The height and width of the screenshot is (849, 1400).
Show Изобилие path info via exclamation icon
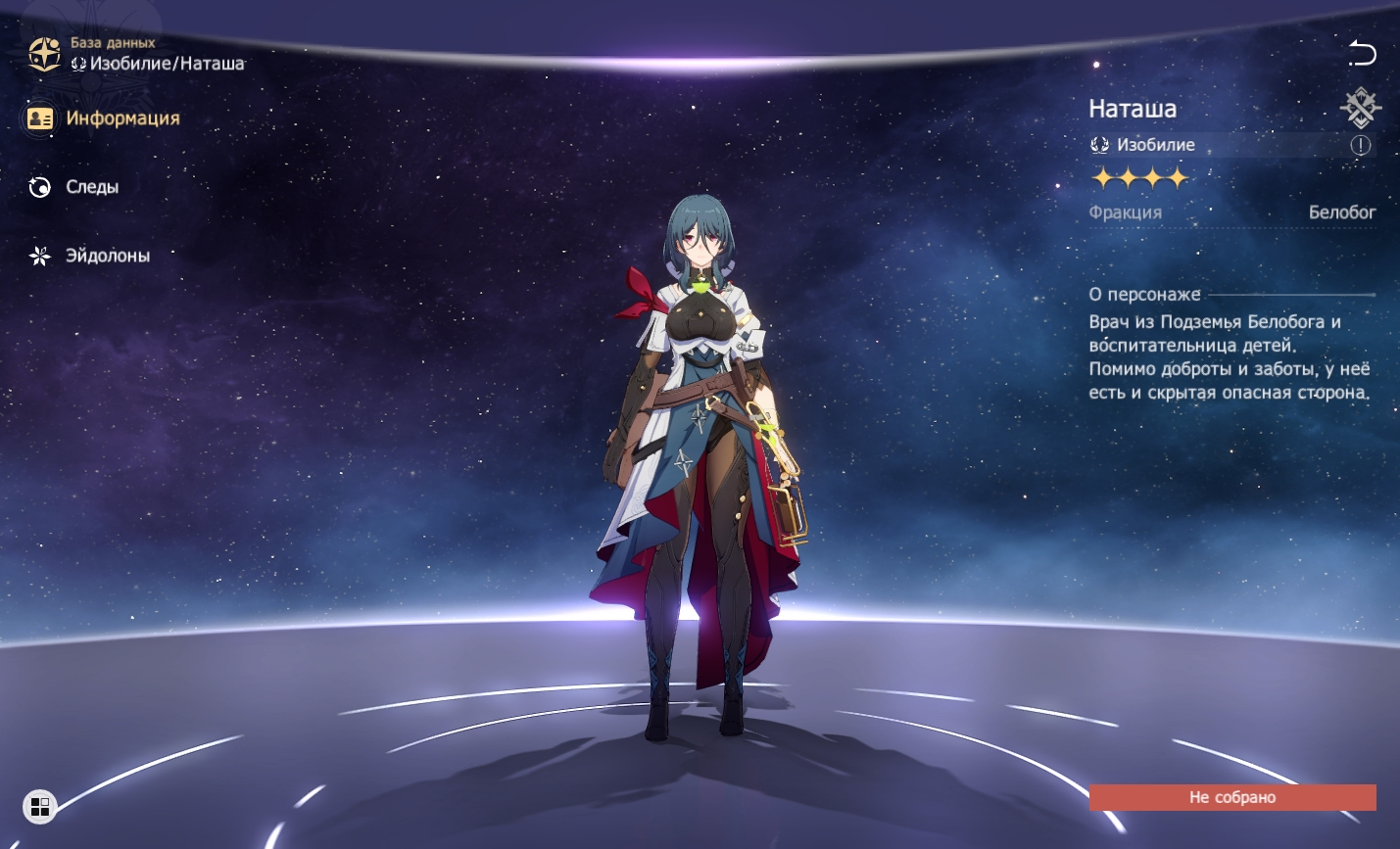pos(1361,145)
